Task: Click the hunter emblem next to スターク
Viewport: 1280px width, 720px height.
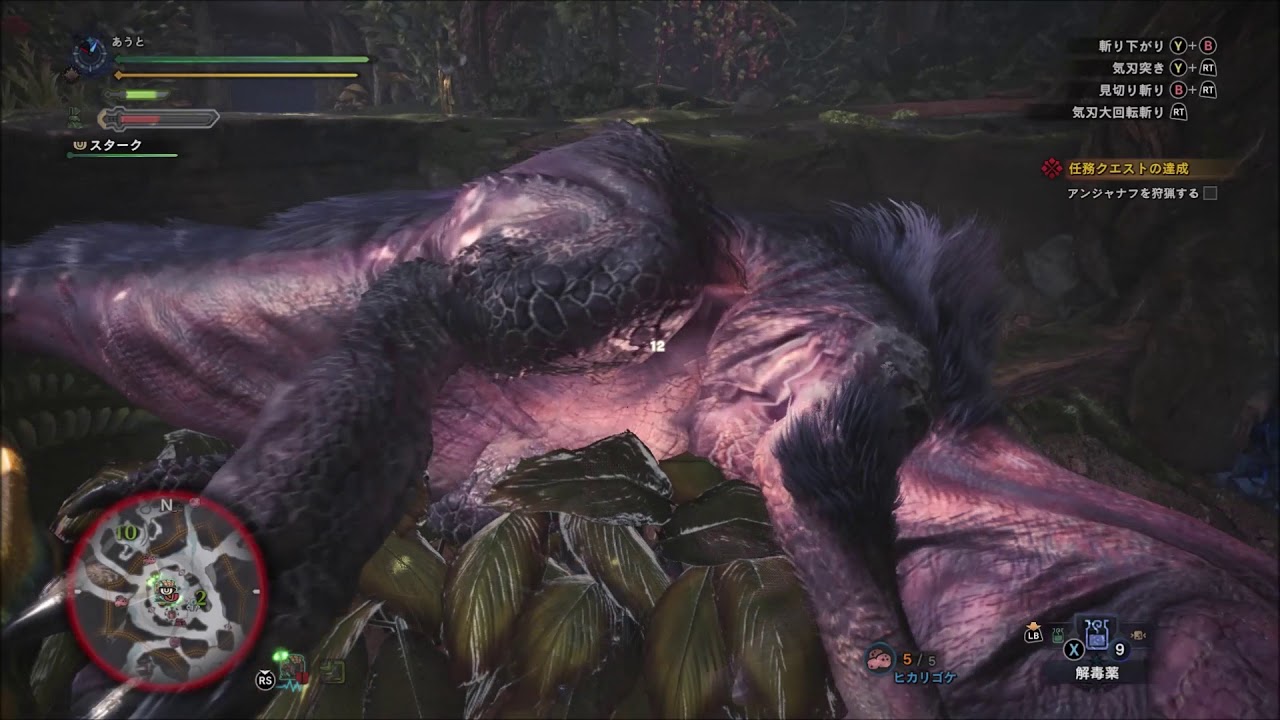Action: (x=79, y=146)
